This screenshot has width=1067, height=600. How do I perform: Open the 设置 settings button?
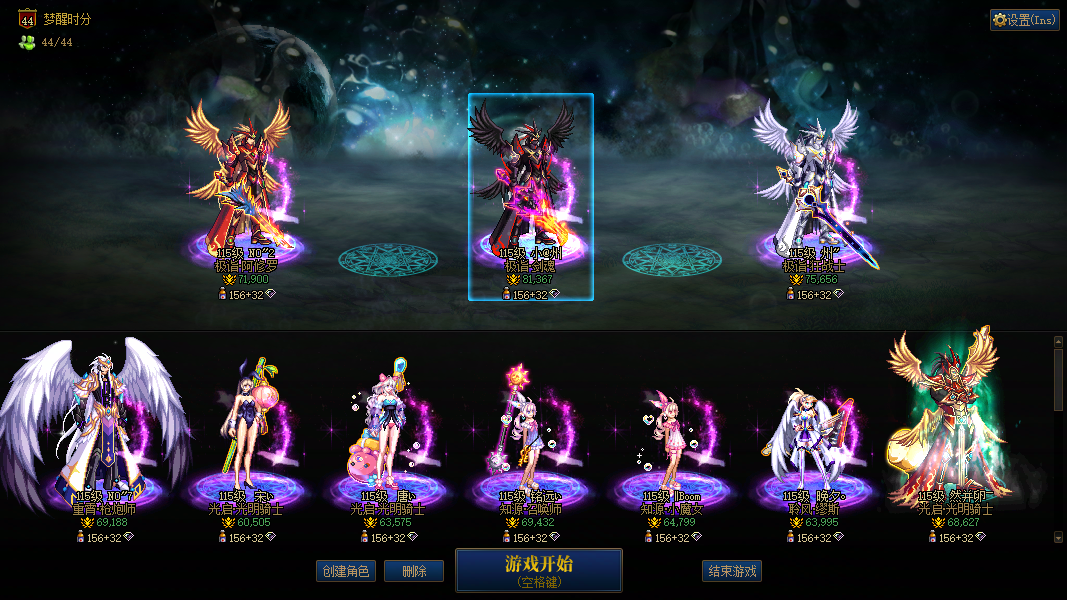point(1024,20)
